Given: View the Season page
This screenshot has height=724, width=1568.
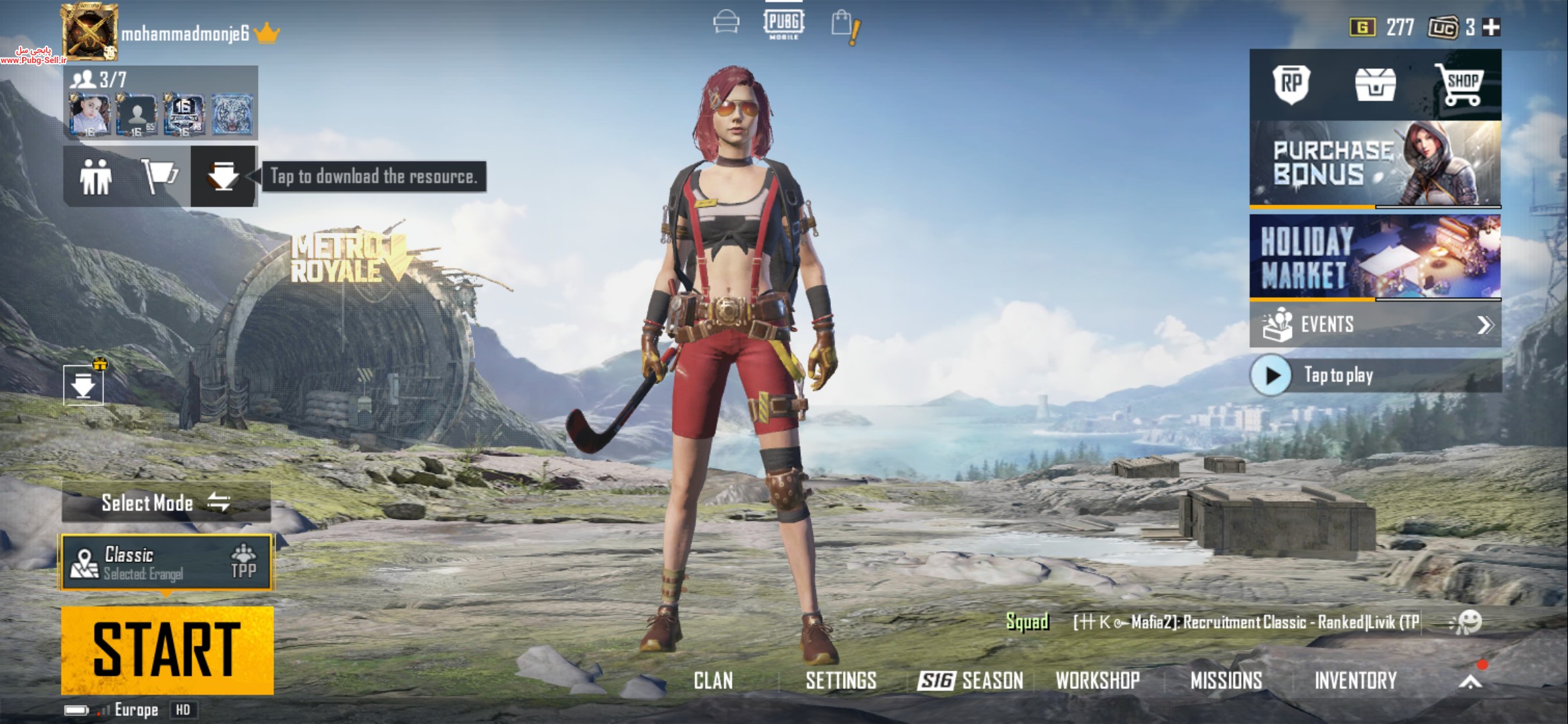Looking at the screenshot, I should pyautogui.click(x=970, y=681).
